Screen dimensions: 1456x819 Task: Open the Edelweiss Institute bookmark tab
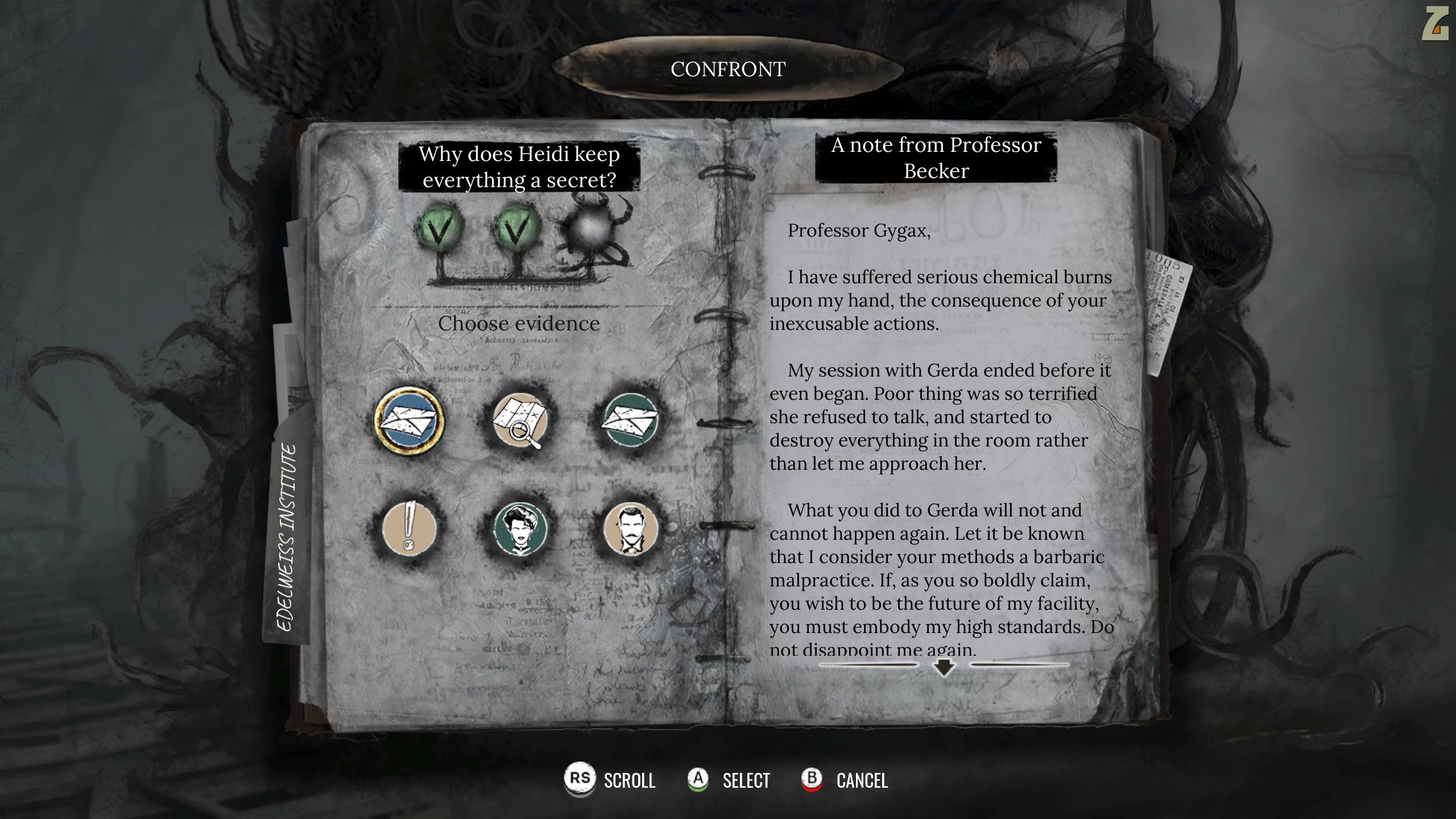288,537
